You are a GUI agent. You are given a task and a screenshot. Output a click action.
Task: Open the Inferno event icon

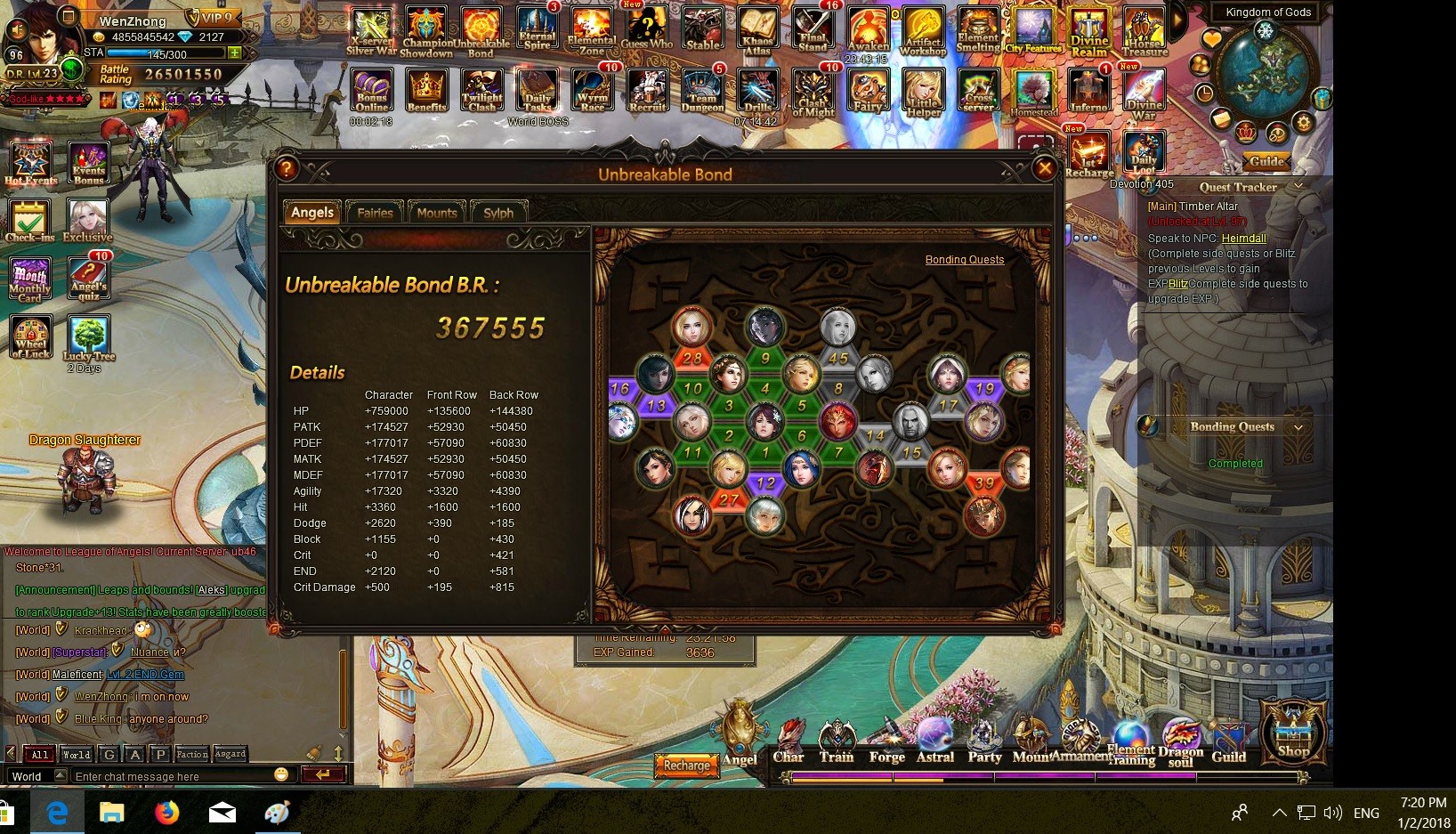click(1088, 91)
